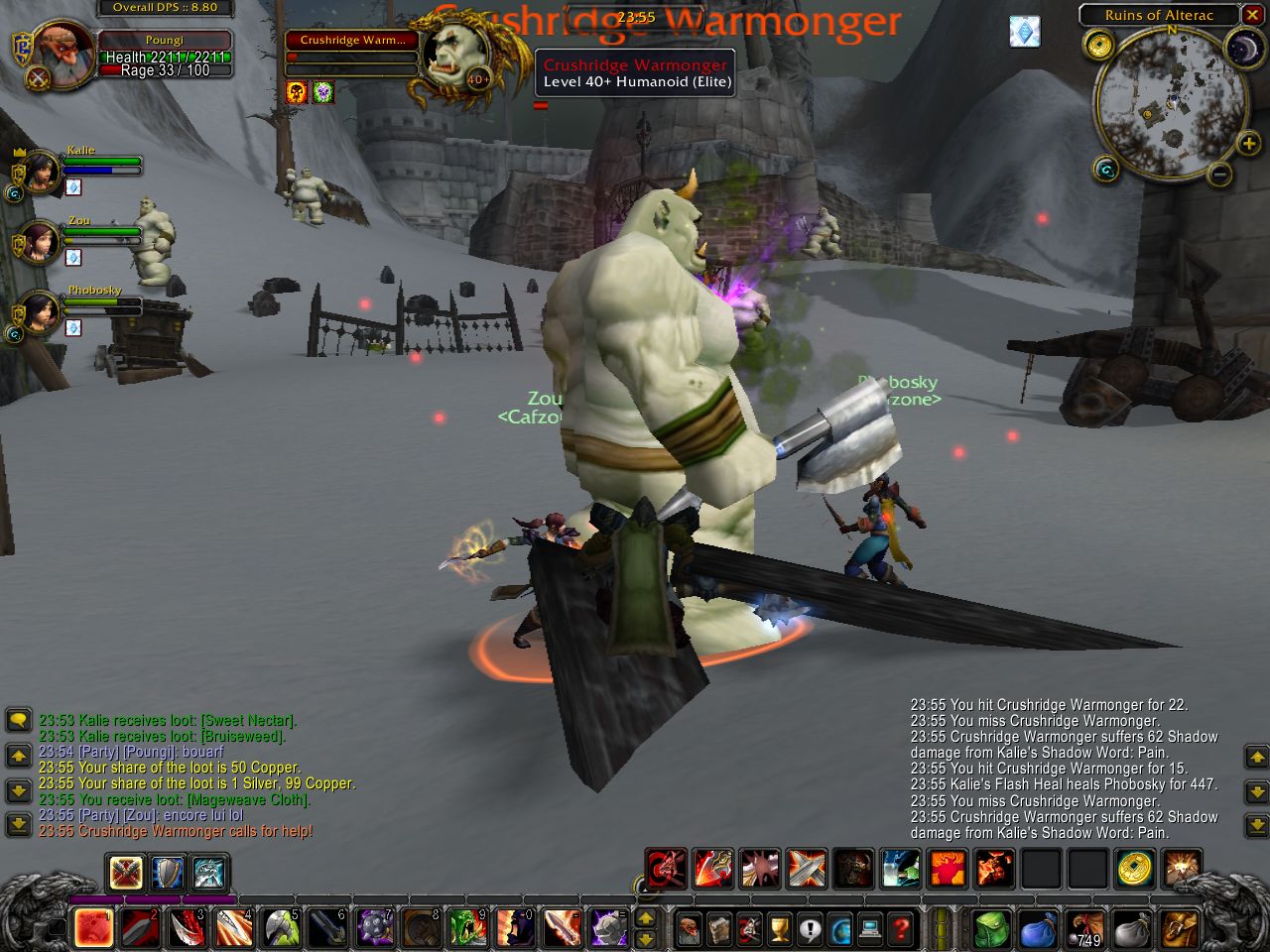Switch to Defensive Stance shield icon
The image size is (1270, 952).
pos(168,874)
